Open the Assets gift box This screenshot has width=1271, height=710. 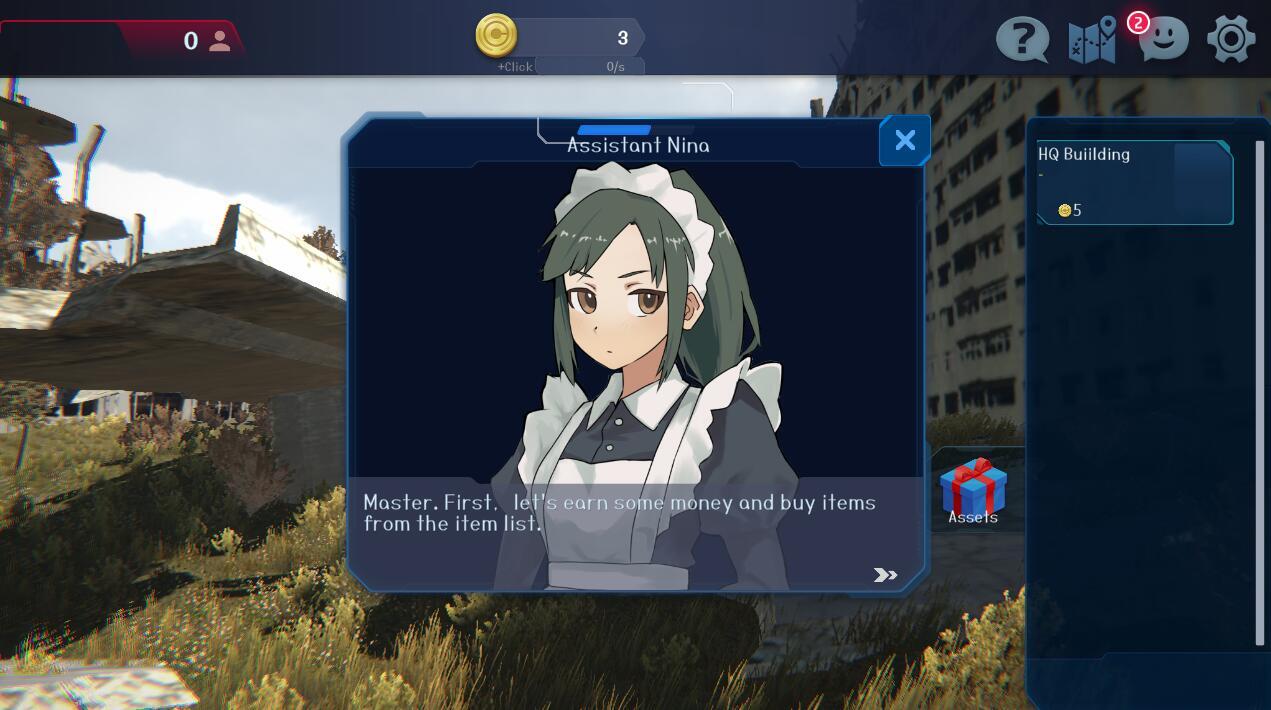point(973,490)
